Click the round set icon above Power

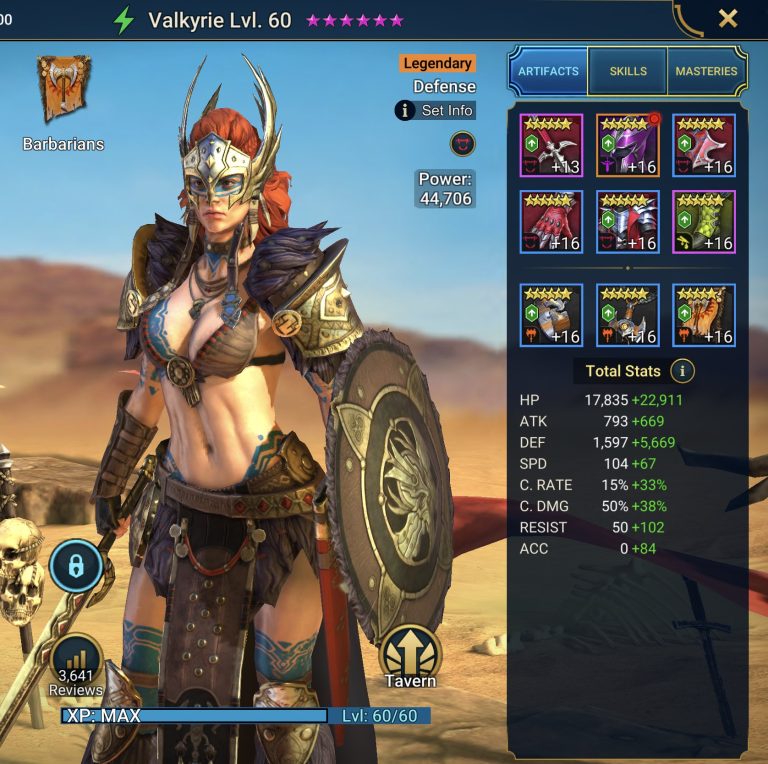pos(462,143)
